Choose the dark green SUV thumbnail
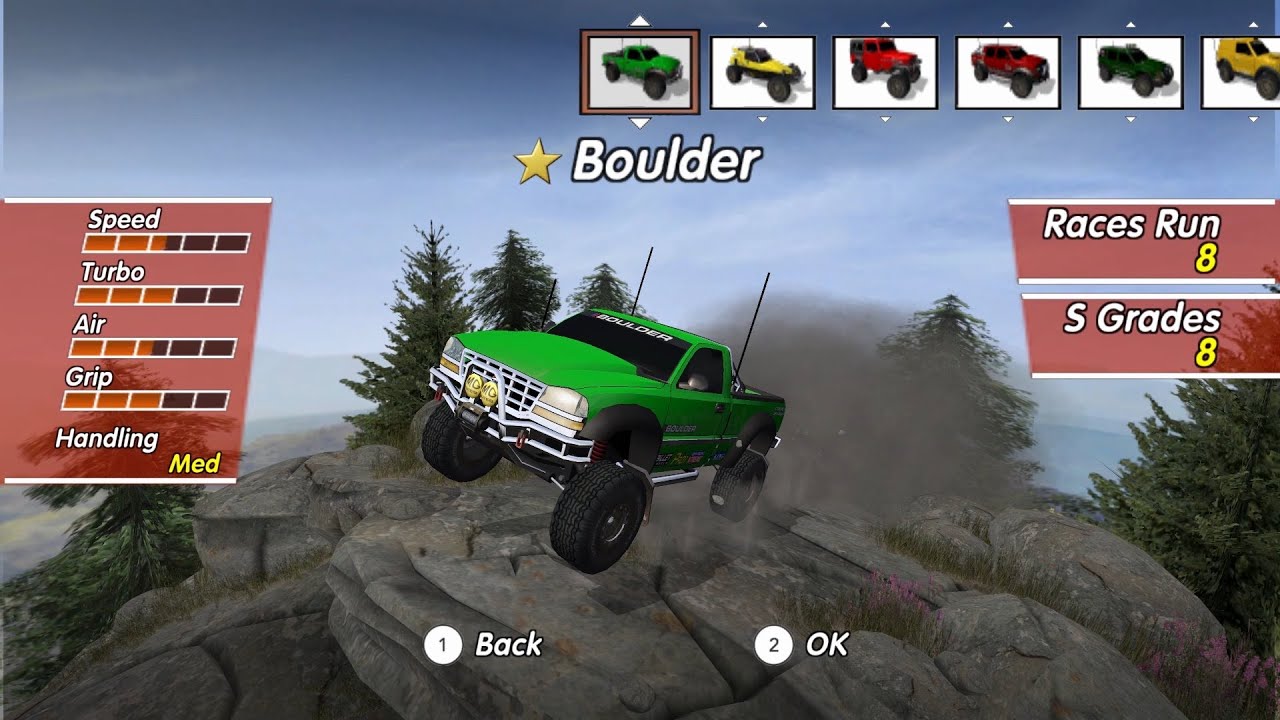This screenshot has height=720, width=1280. pyautogui.click(x=1130, y=72)
